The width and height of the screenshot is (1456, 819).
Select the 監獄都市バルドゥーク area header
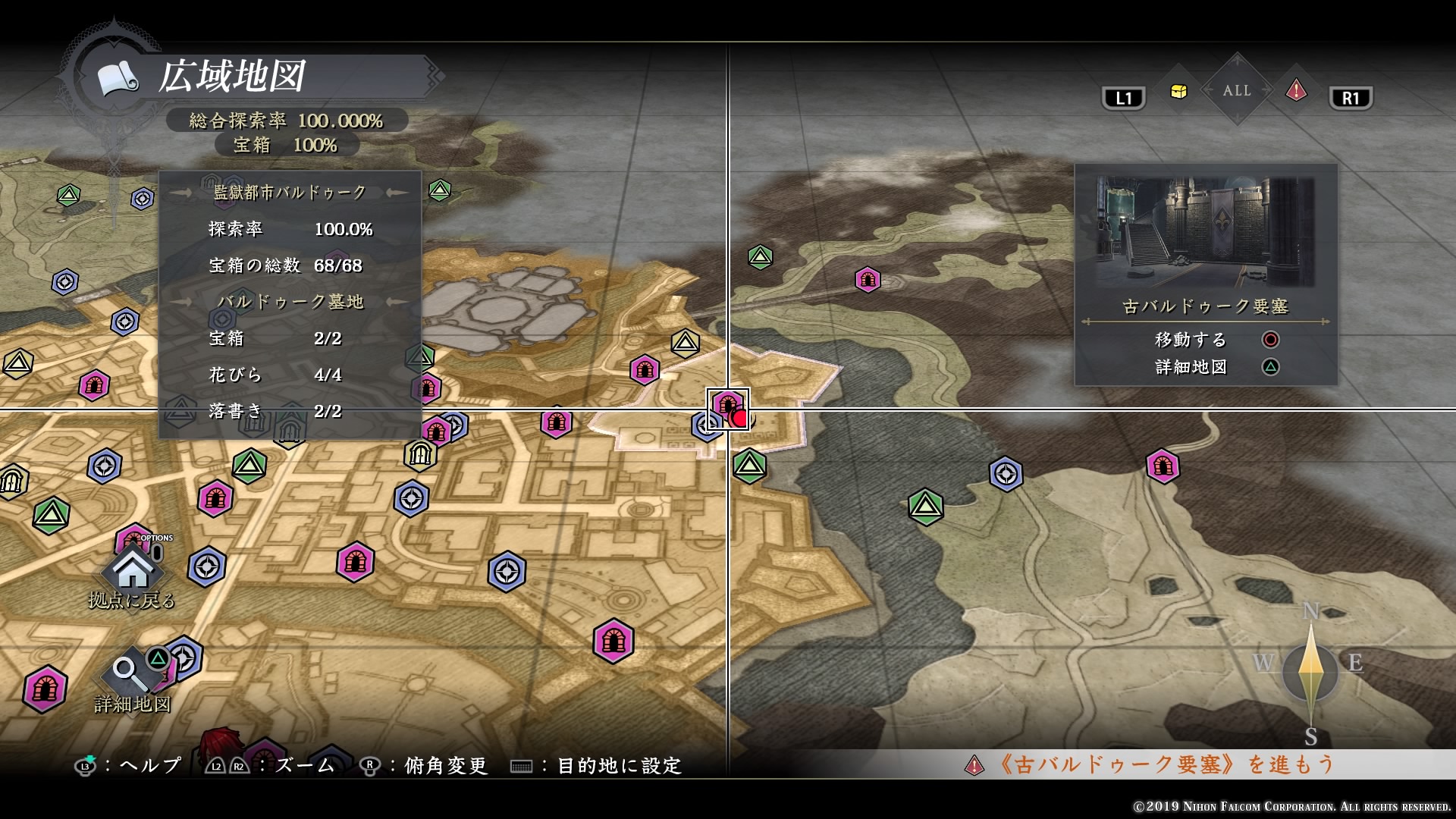pos(290,193)
